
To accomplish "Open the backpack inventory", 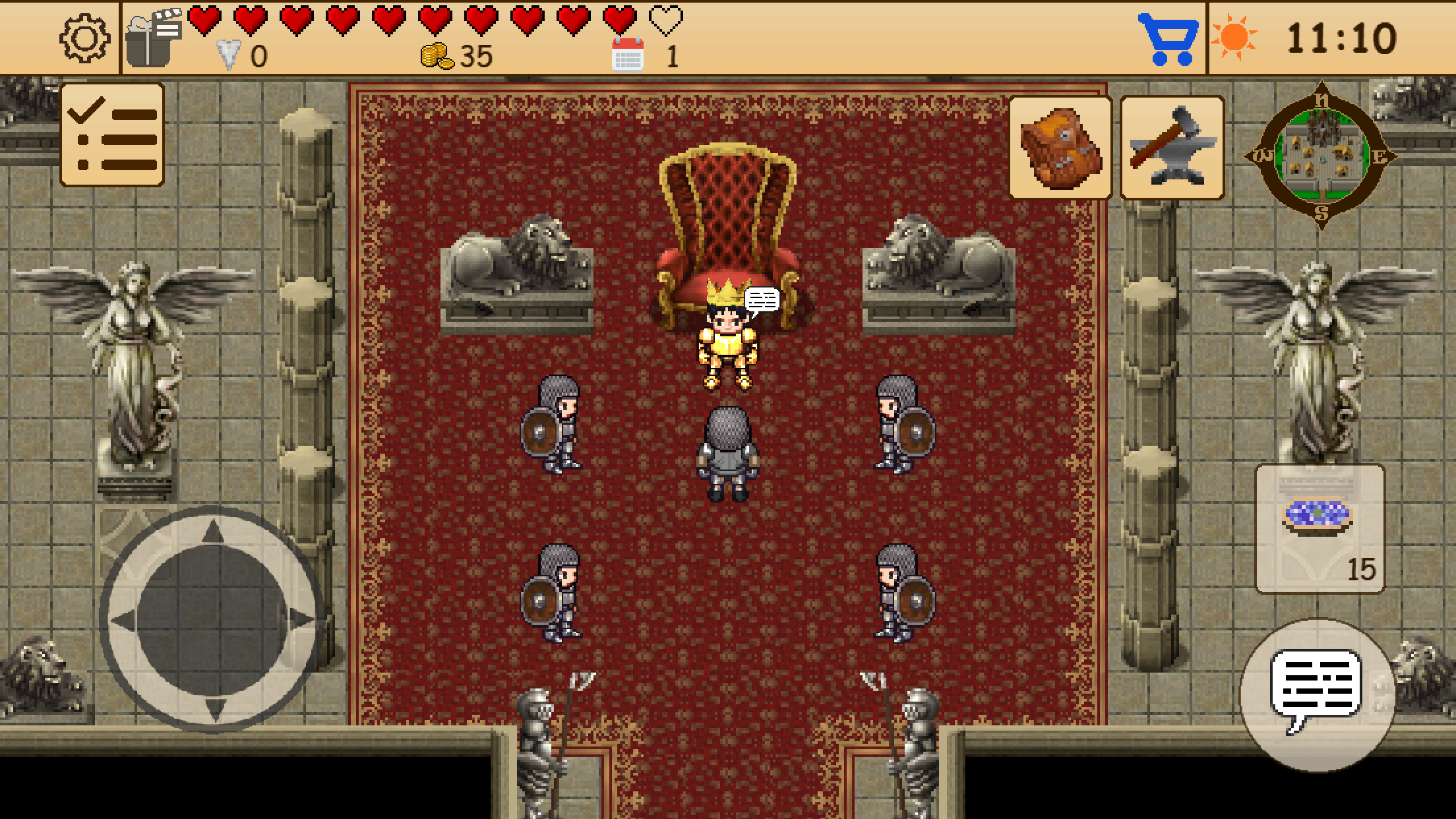I will 1061,146.
